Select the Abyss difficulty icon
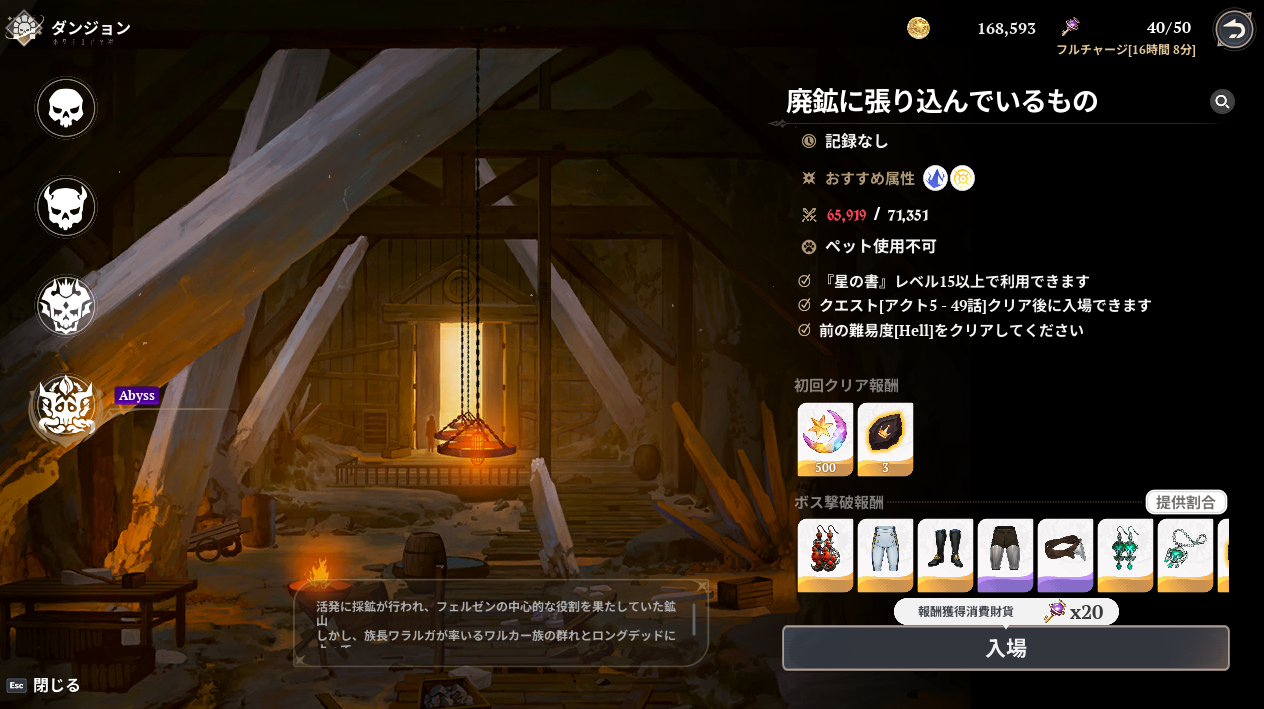Screen dimensions: 1264x709 66,407
